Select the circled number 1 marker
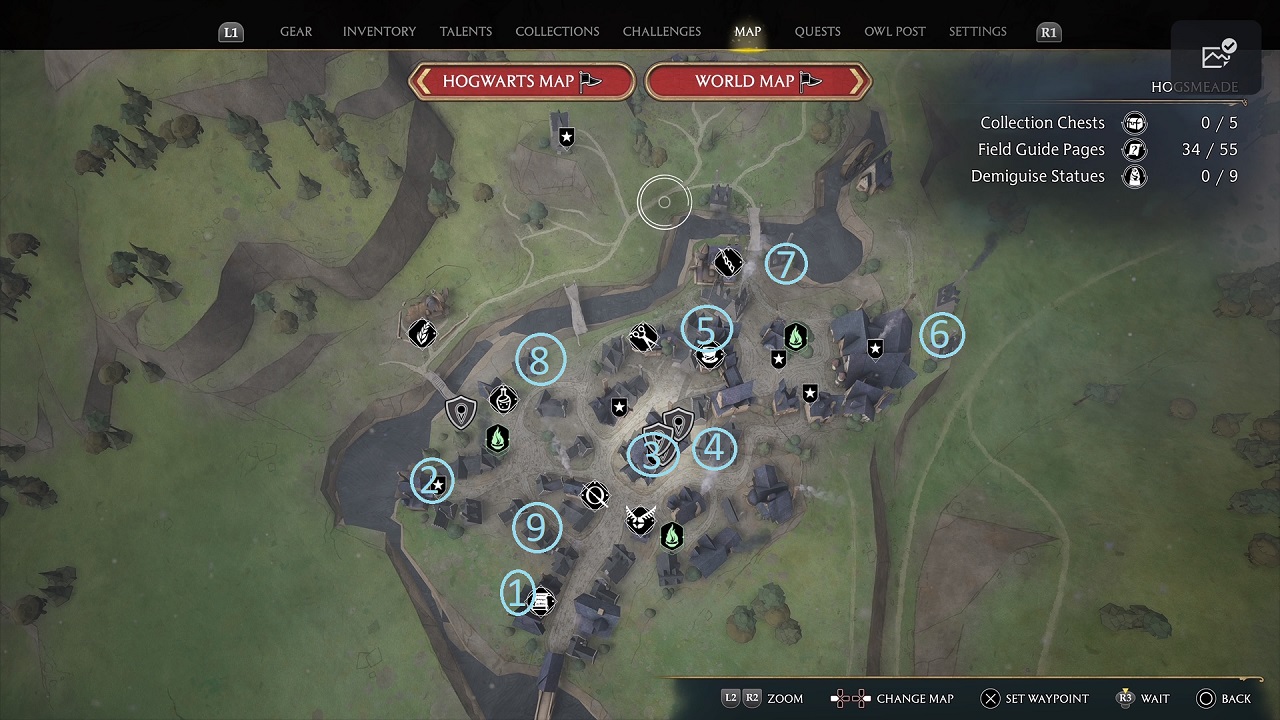The image size is (1280, 720). (517, 593)
